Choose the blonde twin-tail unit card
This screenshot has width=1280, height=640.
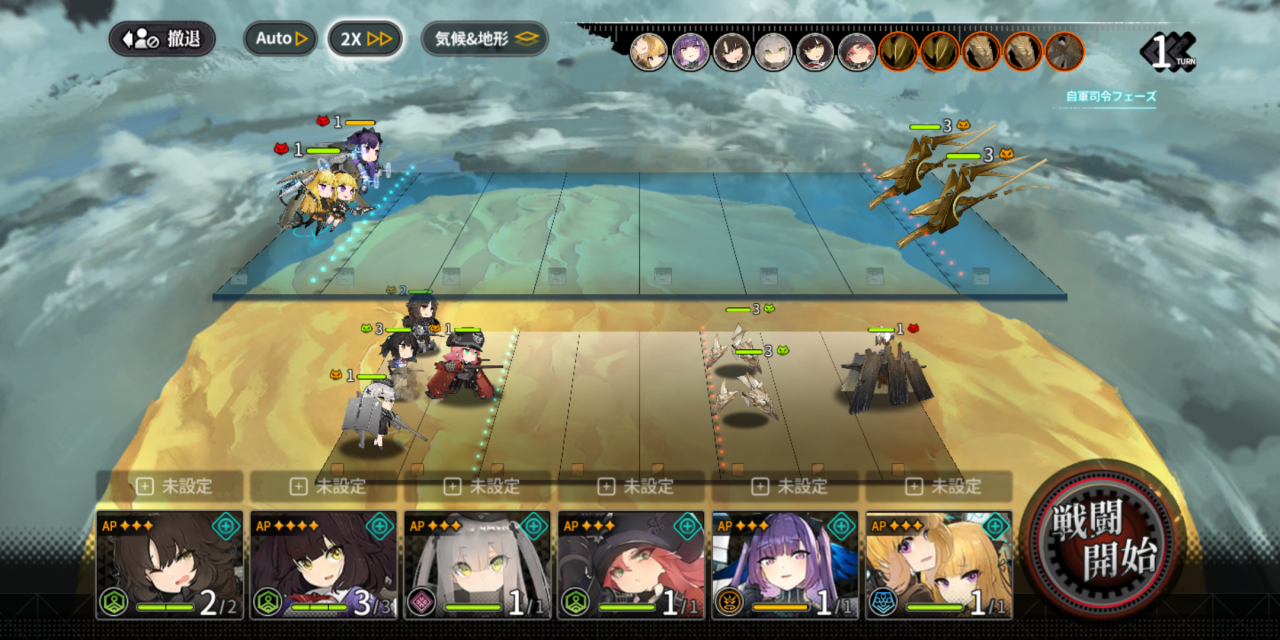tap(939, 565)
